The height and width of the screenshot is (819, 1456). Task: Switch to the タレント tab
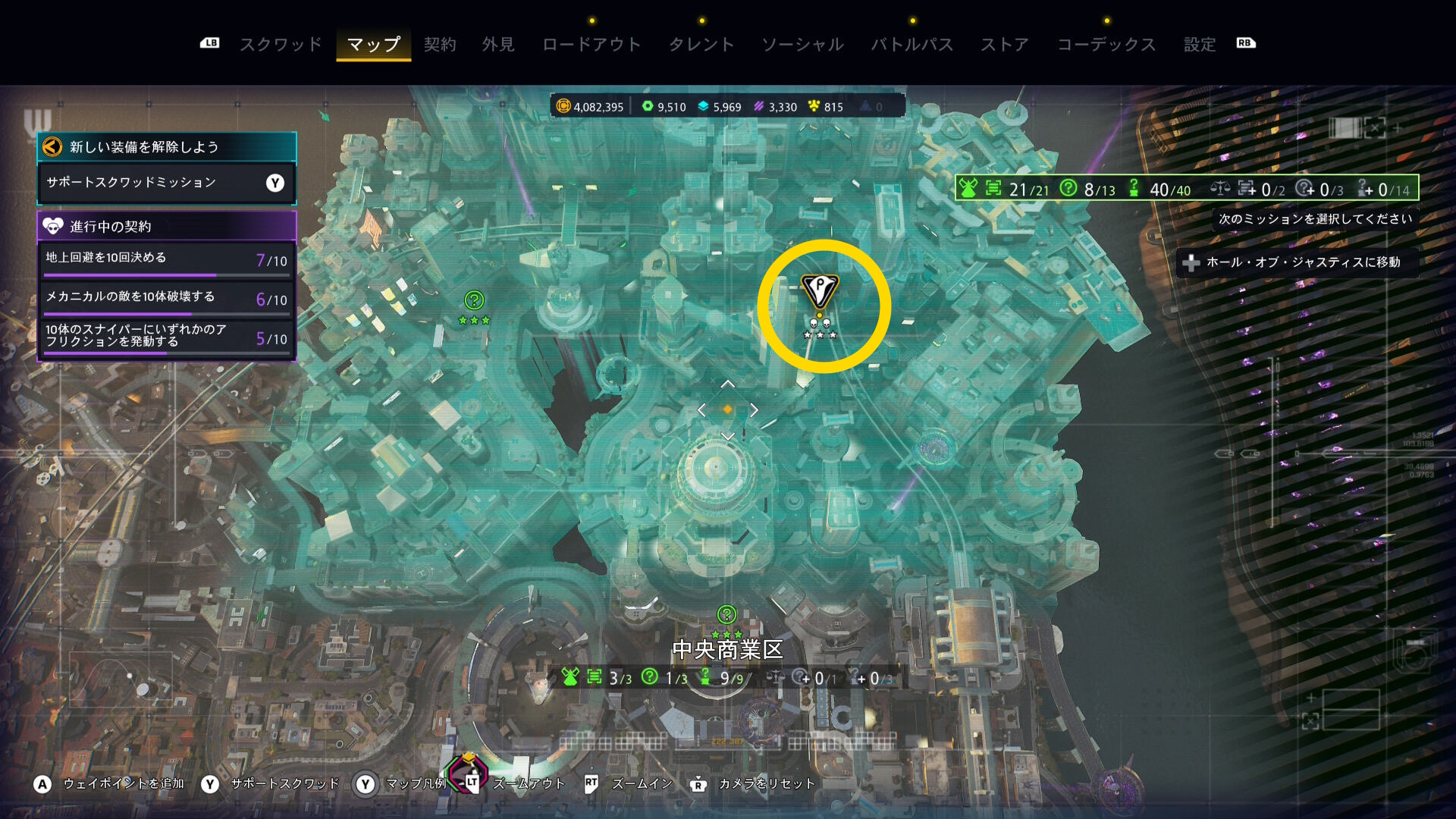pos(701,45)
